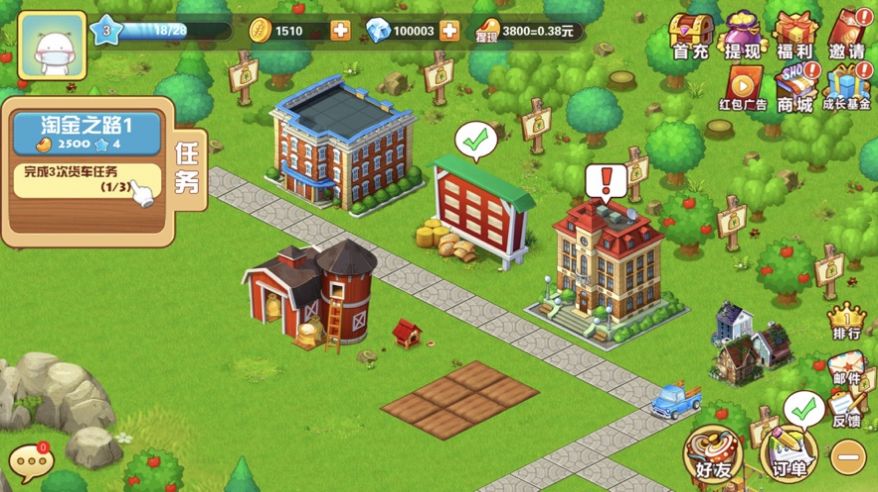The width and height of the screenshot is (878, 492).
Task: Add more gold coins with plus button
Action: pos(340,30)
